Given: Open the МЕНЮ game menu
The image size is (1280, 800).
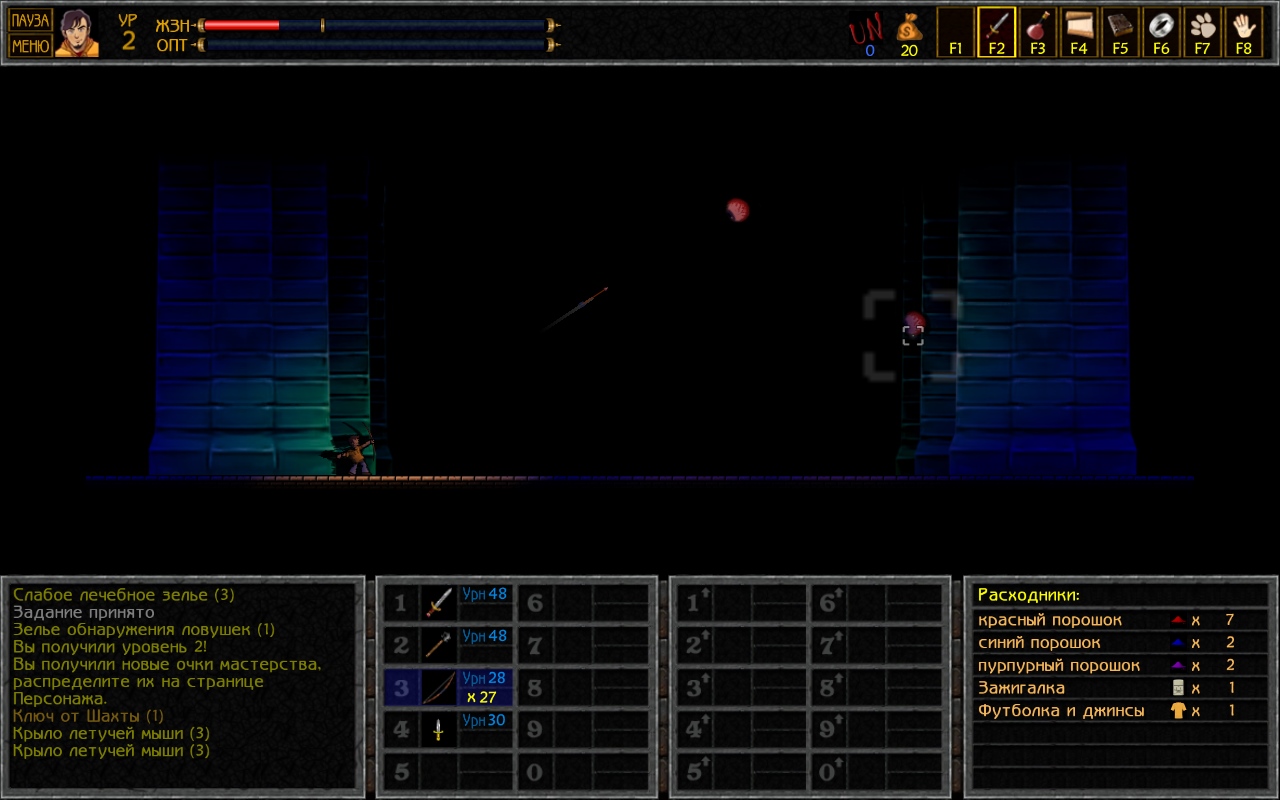Looking at the screenshot, I should pos(30,45).
